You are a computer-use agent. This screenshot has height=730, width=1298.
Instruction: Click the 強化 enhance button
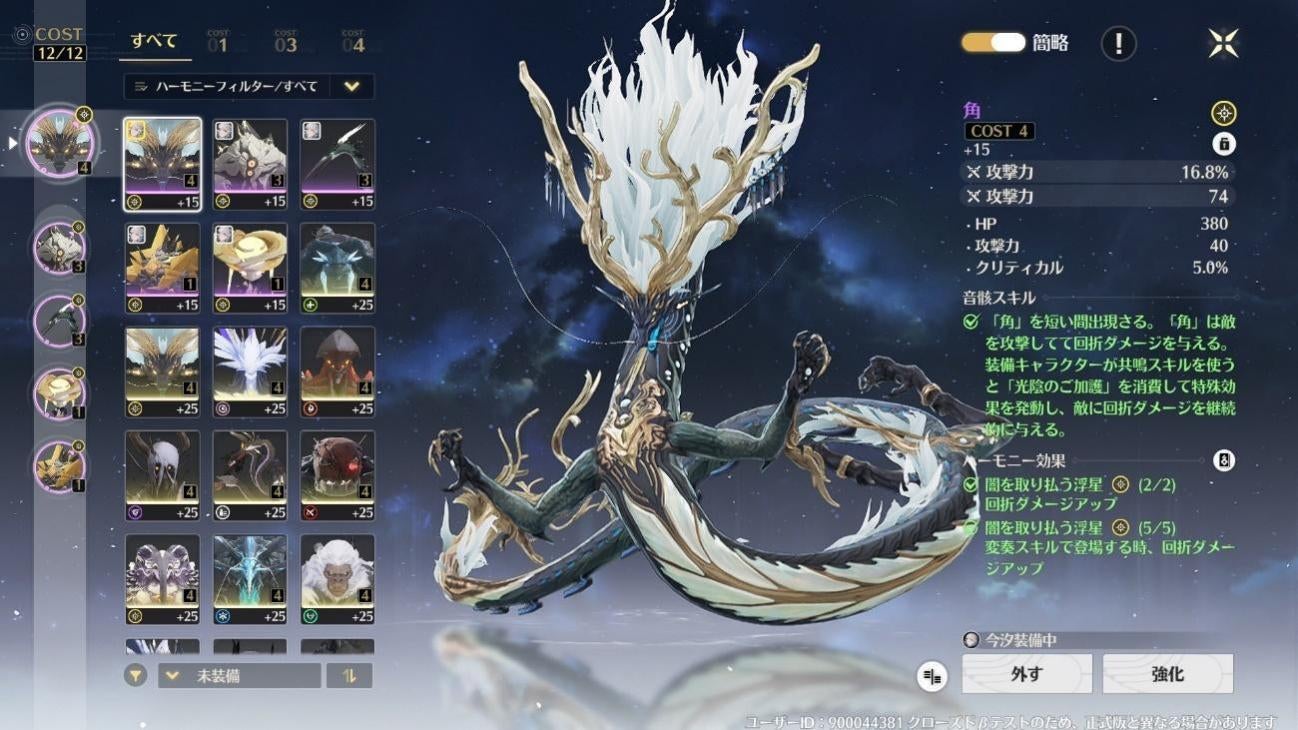coord(1167,674)
